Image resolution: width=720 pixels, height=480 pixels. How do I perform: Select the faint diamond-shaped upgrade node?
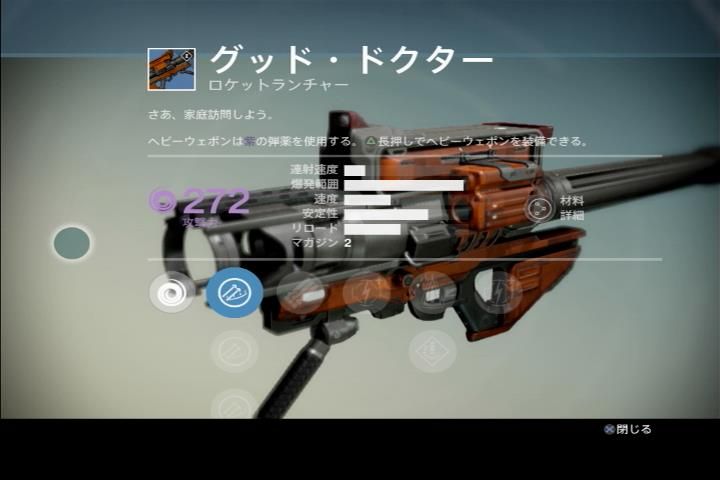[x=433, y=351]
